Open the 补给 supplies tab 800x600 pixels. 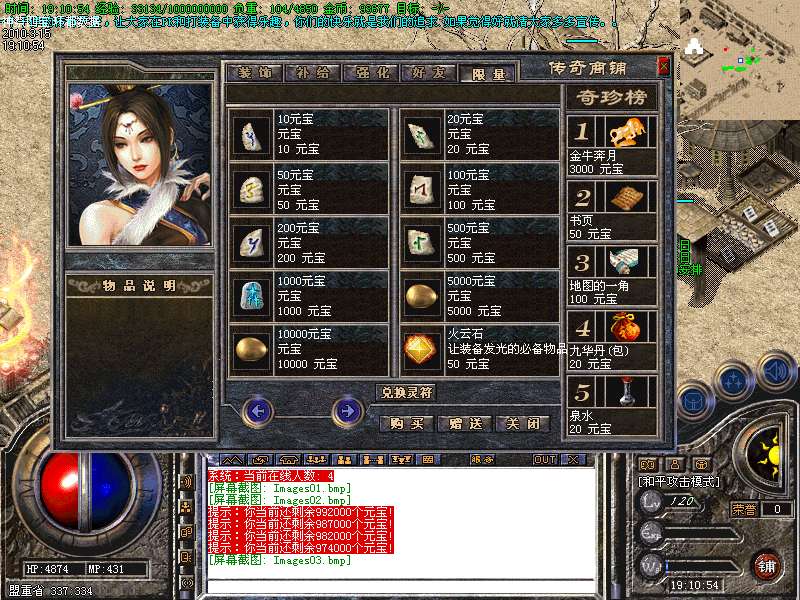click(311, 73)
